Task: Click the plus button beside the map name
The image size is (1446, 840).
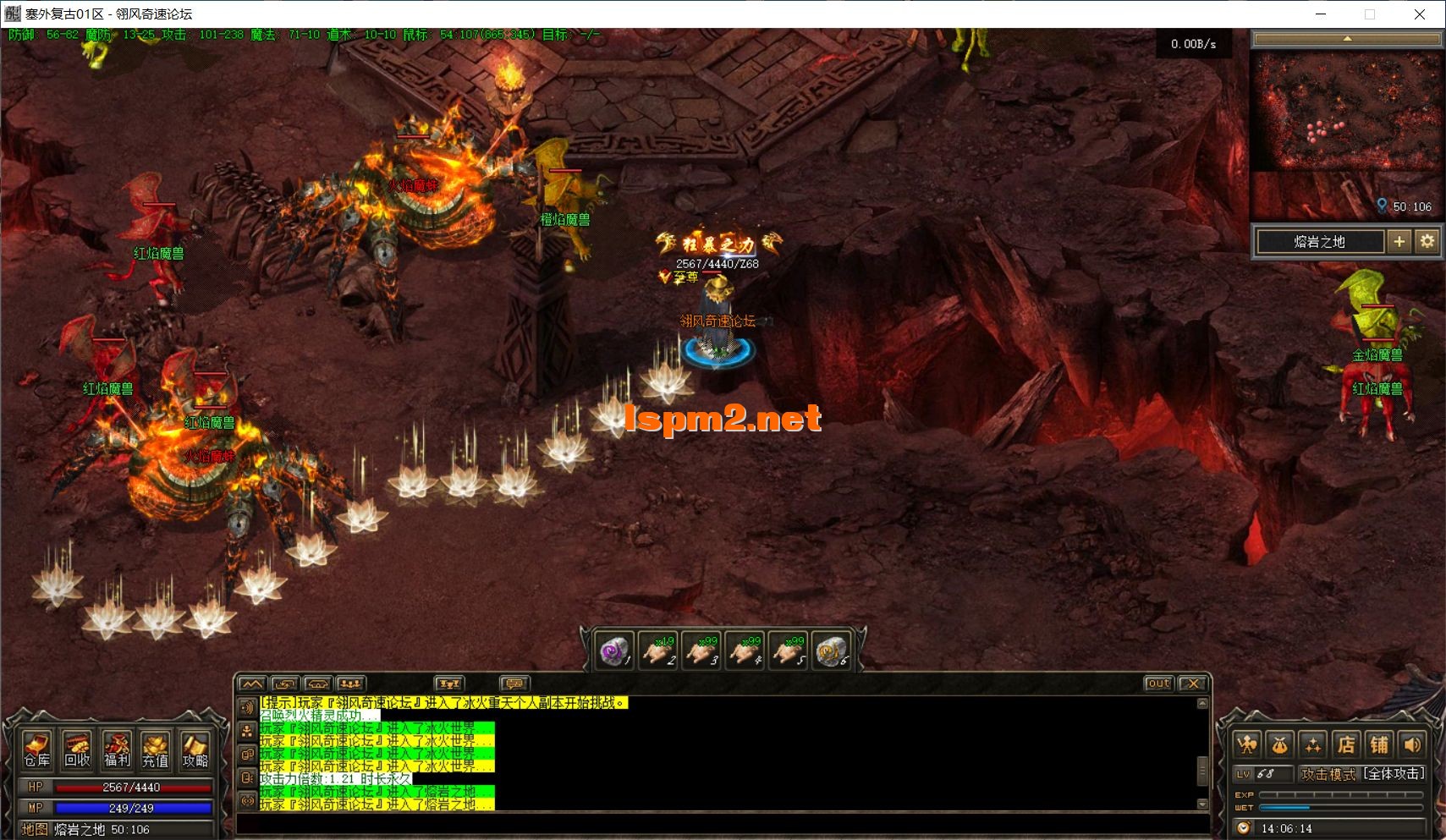Action: [x=1399, y=242]
